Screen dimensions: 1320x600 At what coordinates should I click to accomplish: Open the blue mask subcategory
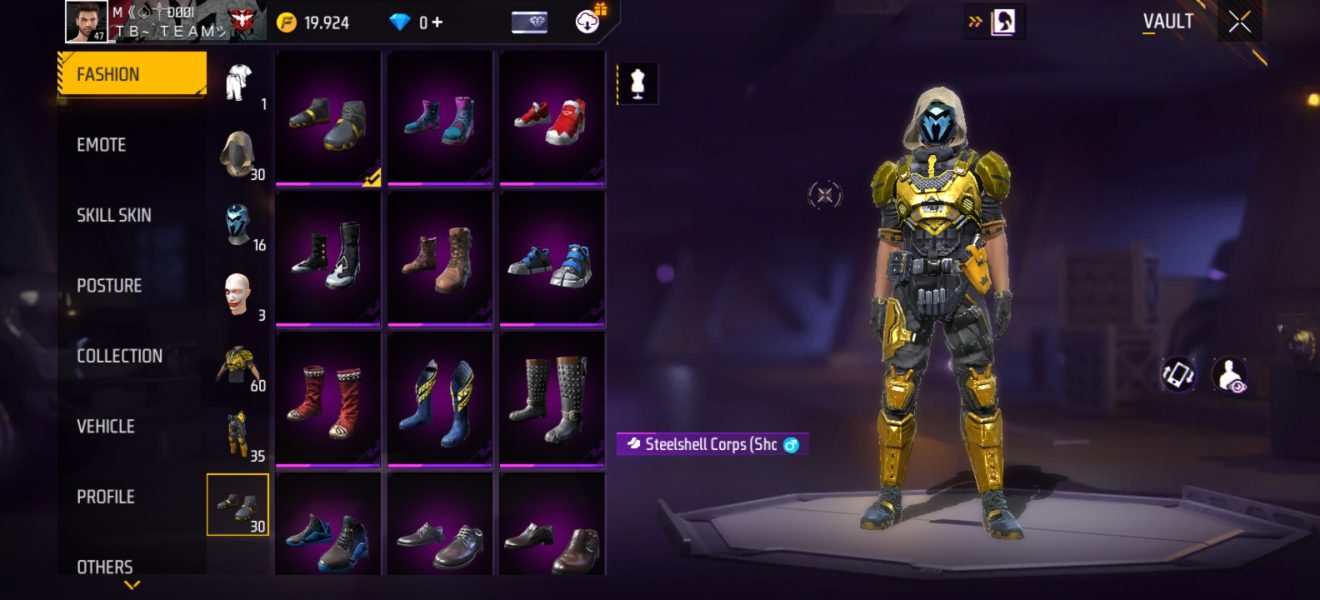click(x=238, y=224)
